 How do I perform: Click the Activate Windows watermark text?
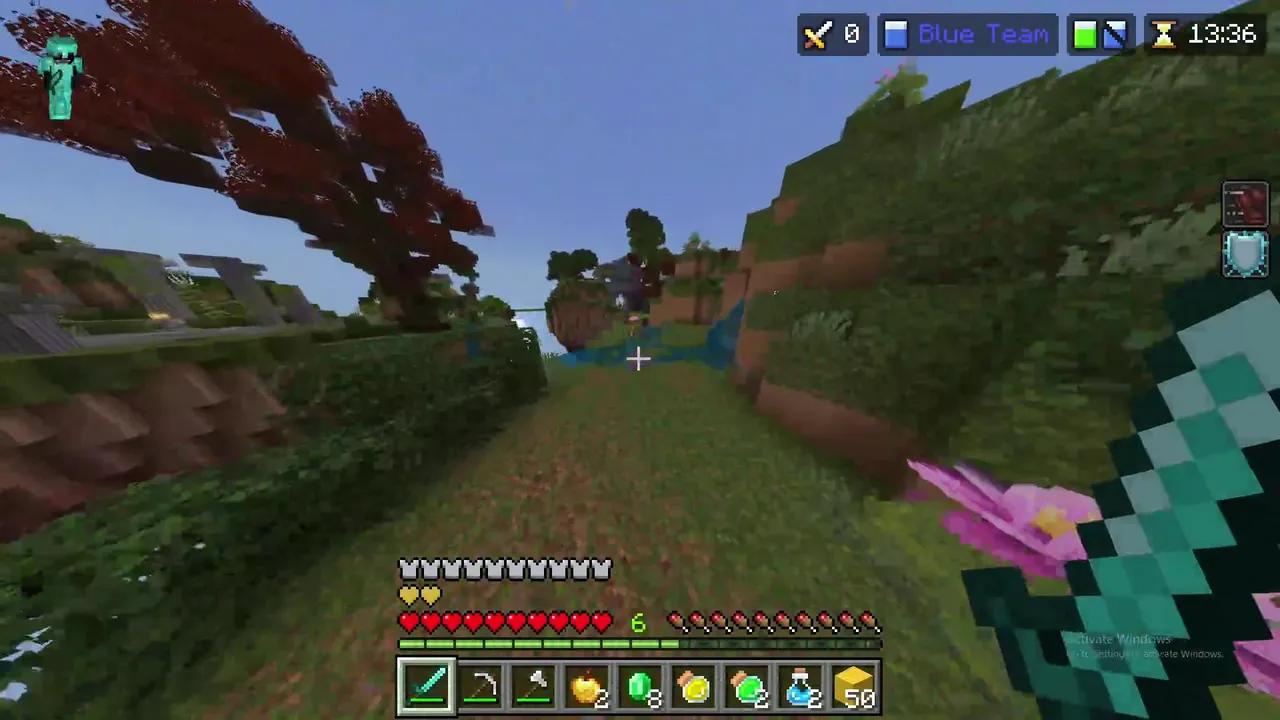[1122, 640]
